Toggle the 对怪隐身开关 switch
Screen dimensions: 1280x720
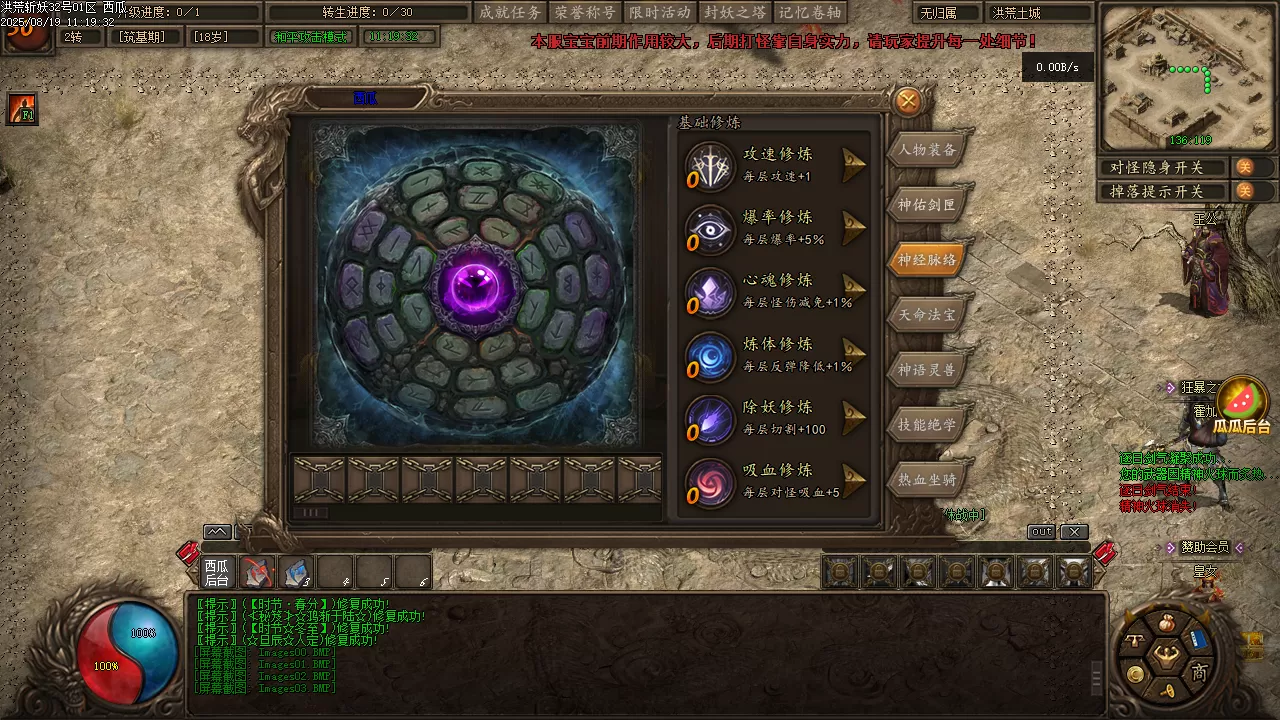coord(1244,167)
